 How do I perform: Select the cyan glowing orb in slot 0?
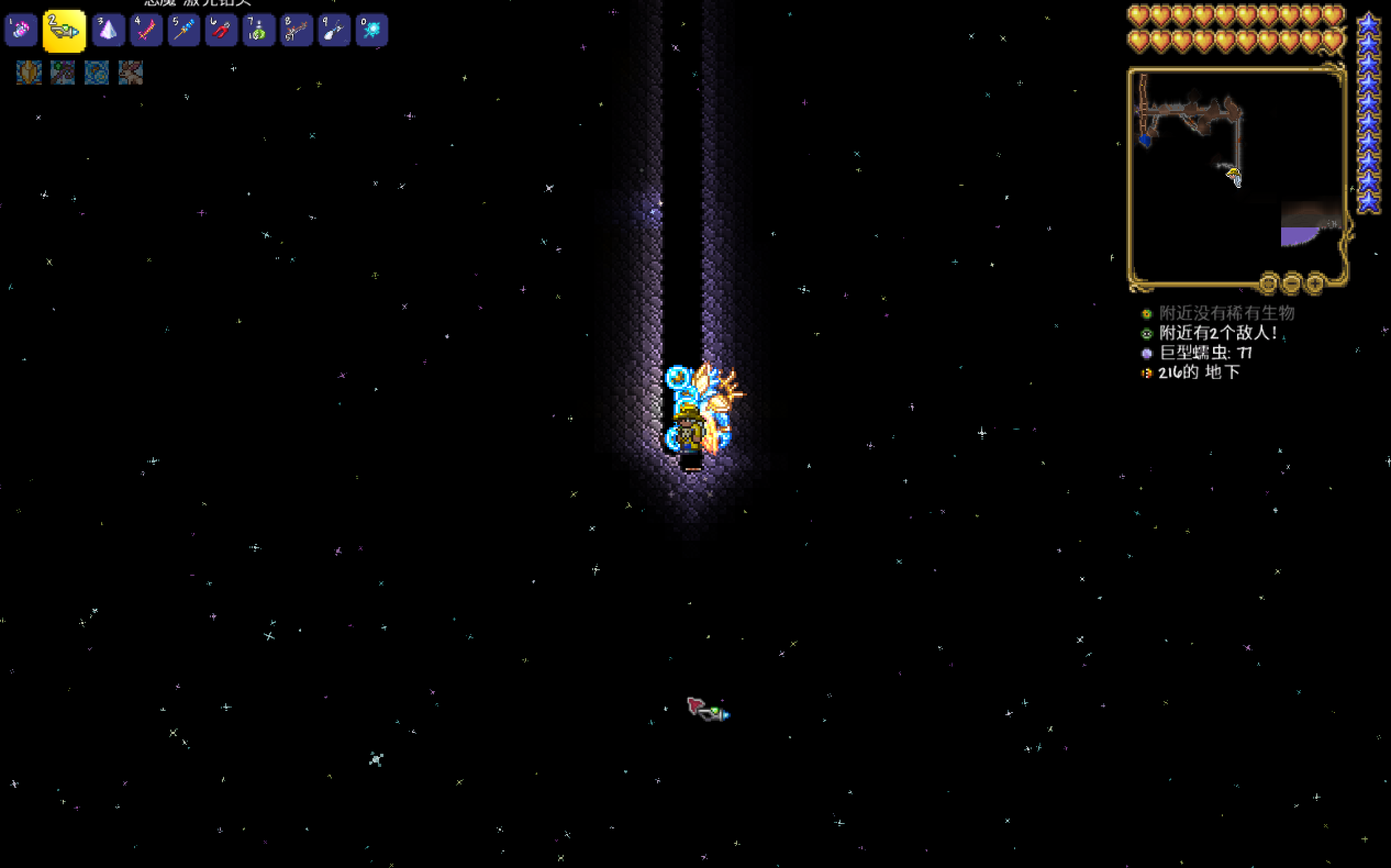point(371,30)
